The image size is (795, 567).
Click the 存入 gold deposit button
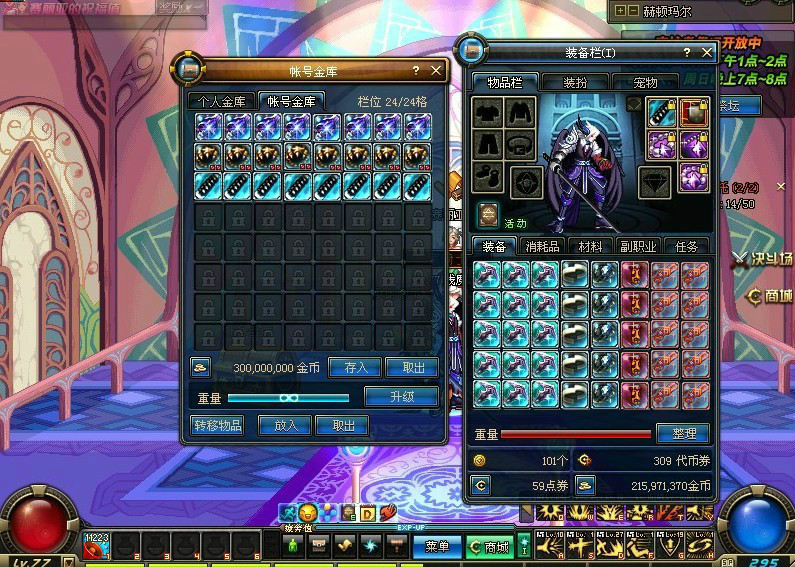tap(355, 367)
